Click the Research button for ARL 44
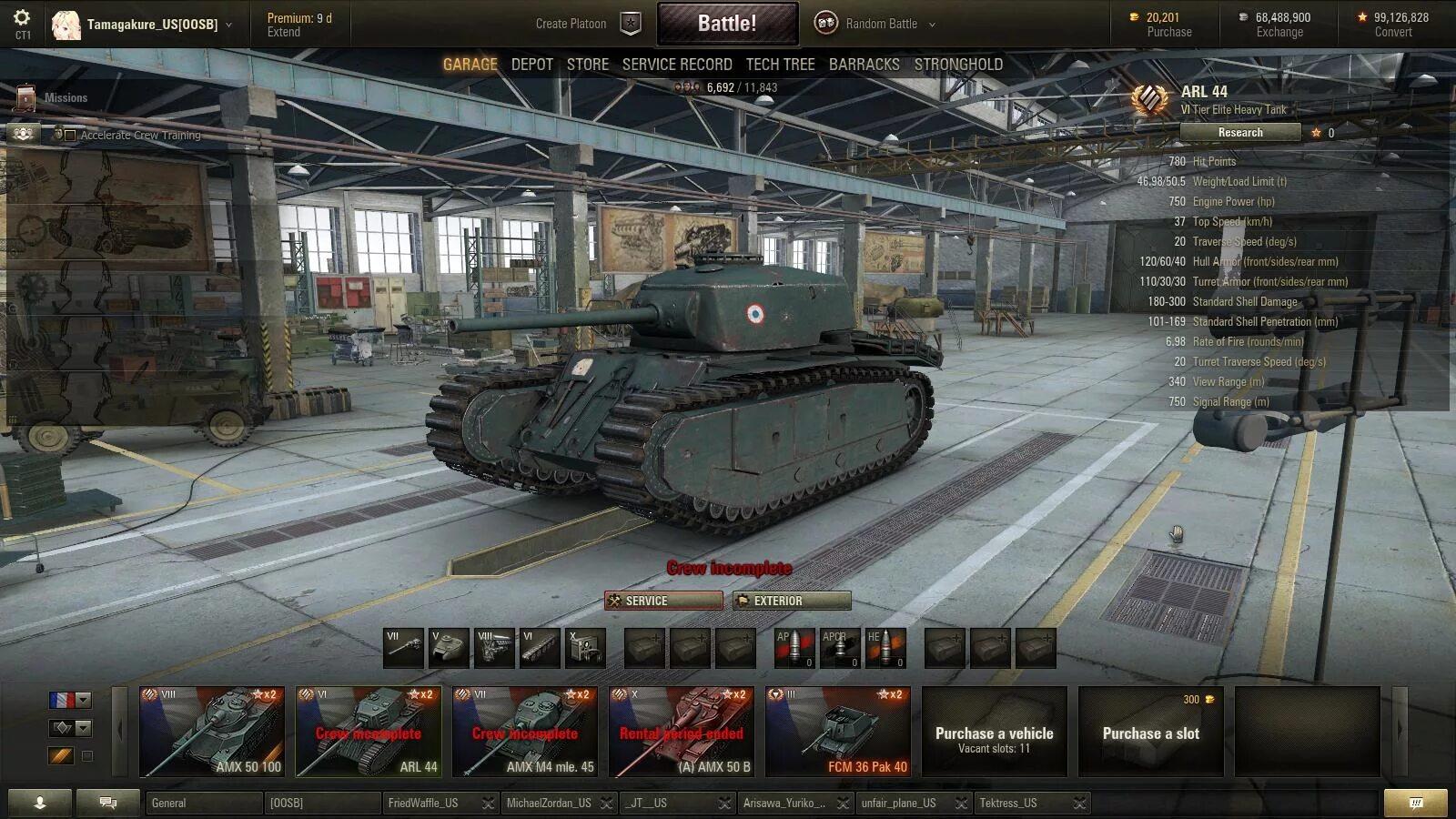Screen dimensions: 1456x819 (1240, 133)
